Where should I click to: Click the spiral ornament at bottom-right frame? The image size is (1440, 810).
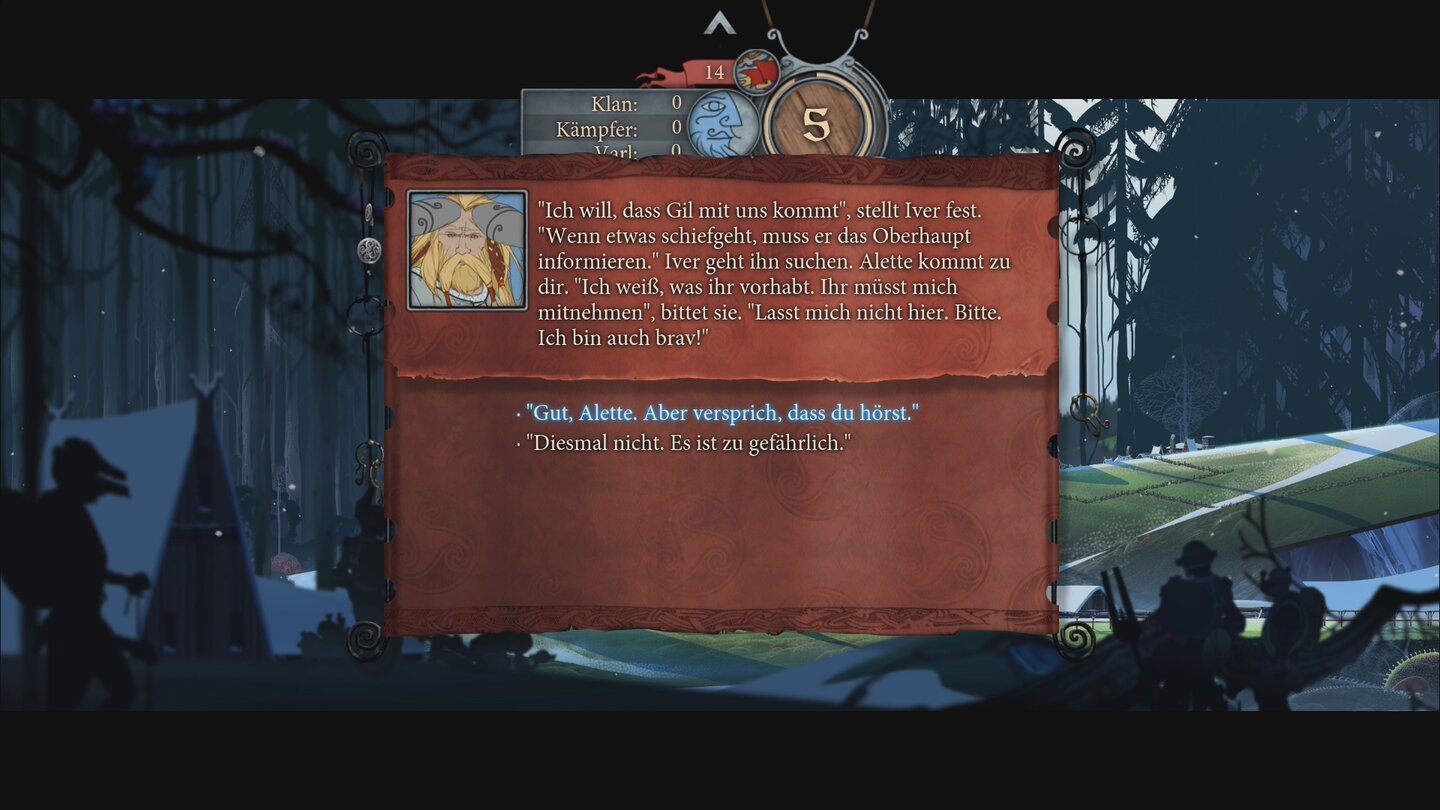(1078, 638)
